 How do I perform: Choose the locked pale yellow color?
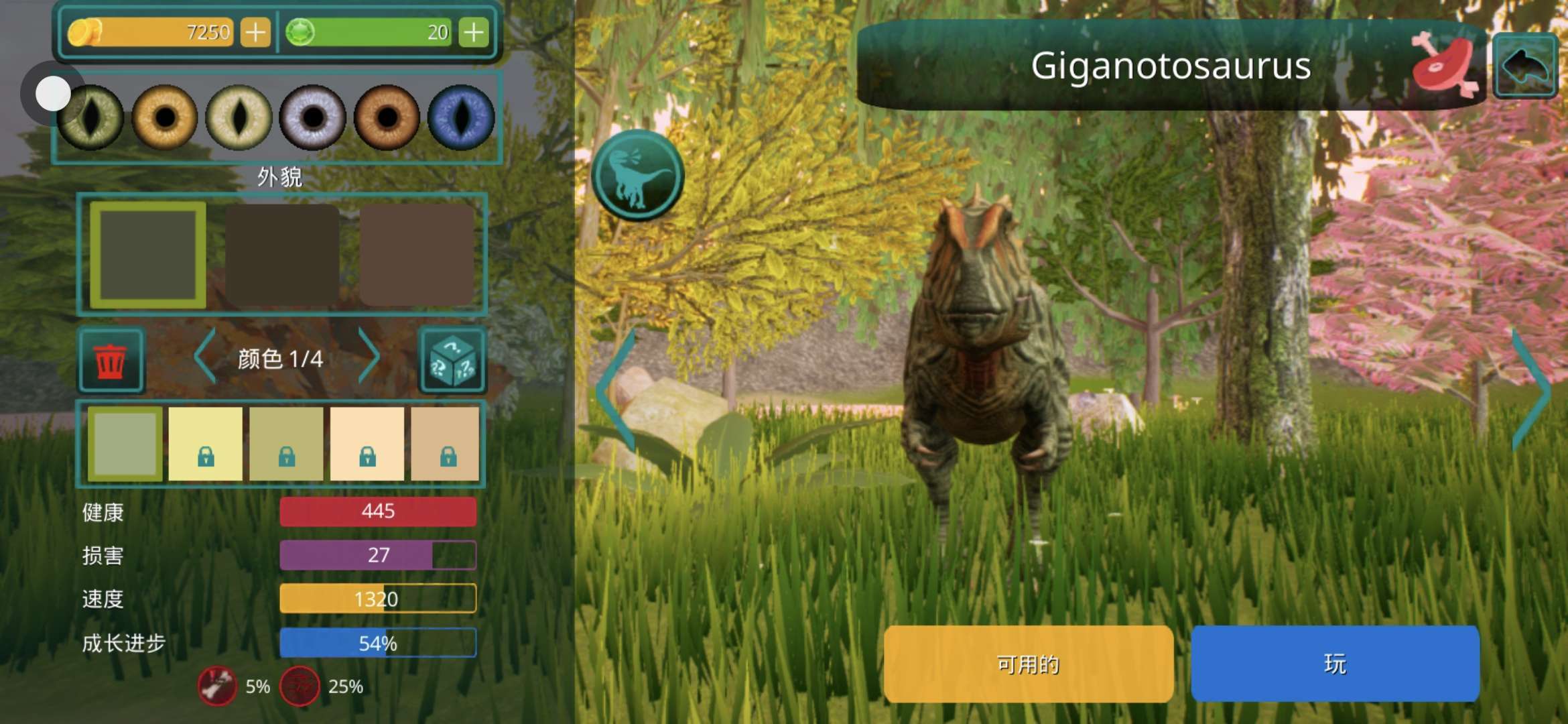pos(206,444)
